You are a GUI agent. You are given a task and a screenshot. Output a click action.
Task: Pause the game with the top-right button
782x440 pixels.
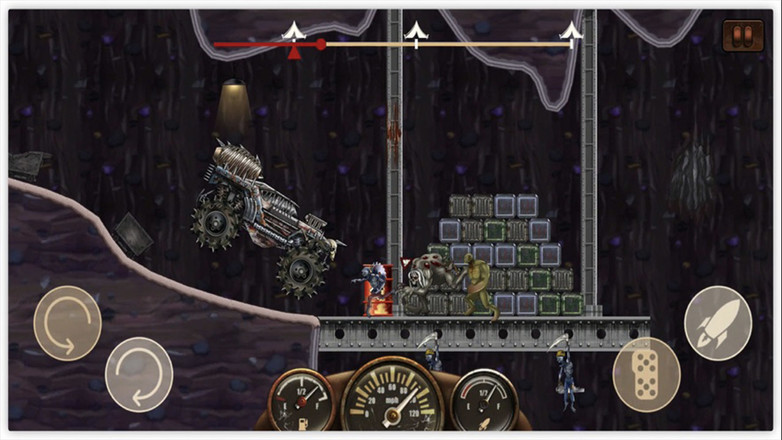coord(742,36)
